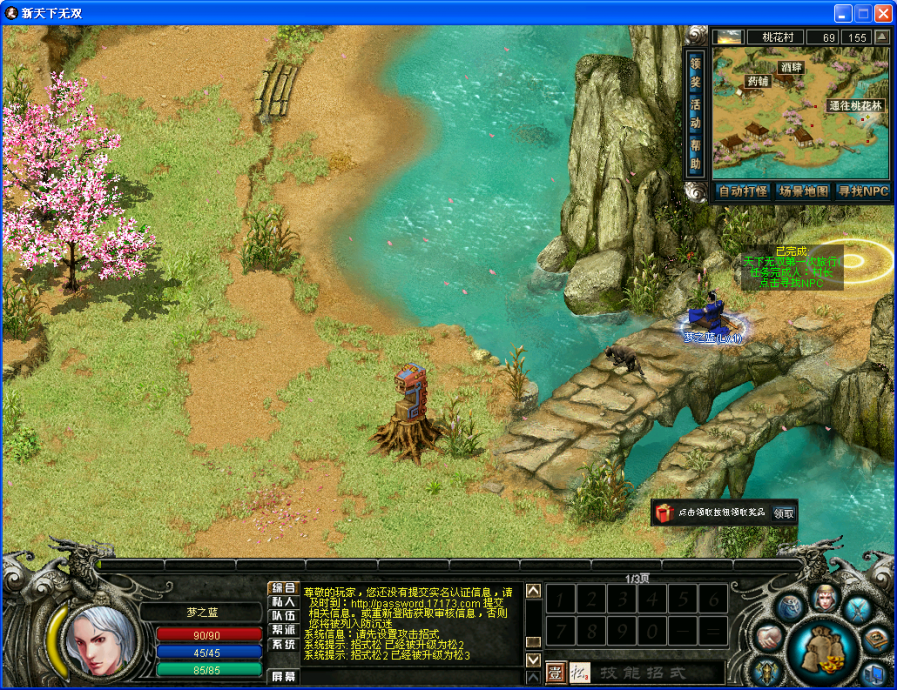Open the 活动 events button
The height and width of the screenshot is (690, 897).
[696, 112]
